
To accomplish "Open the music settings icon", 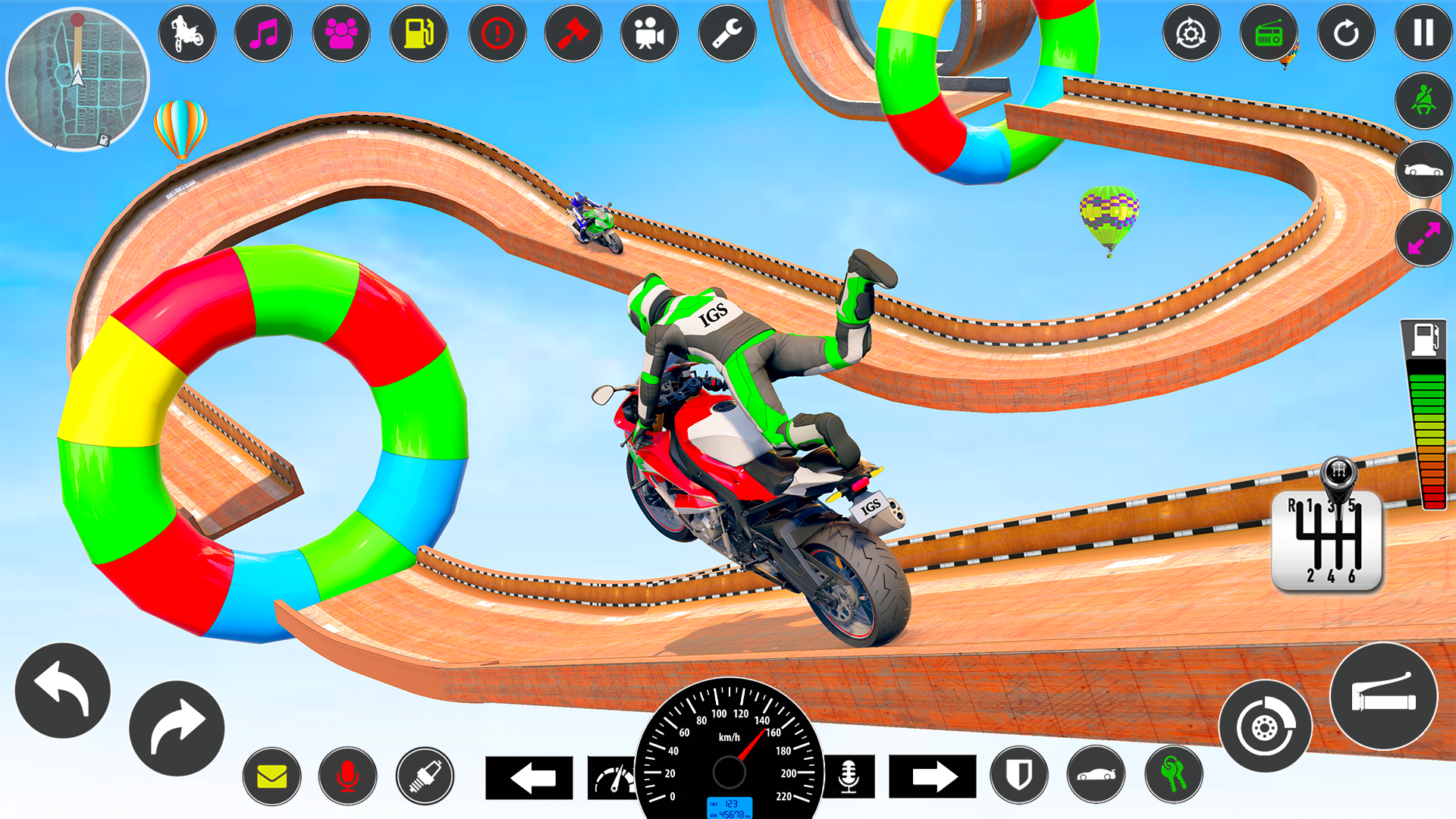I will (265, 34).
